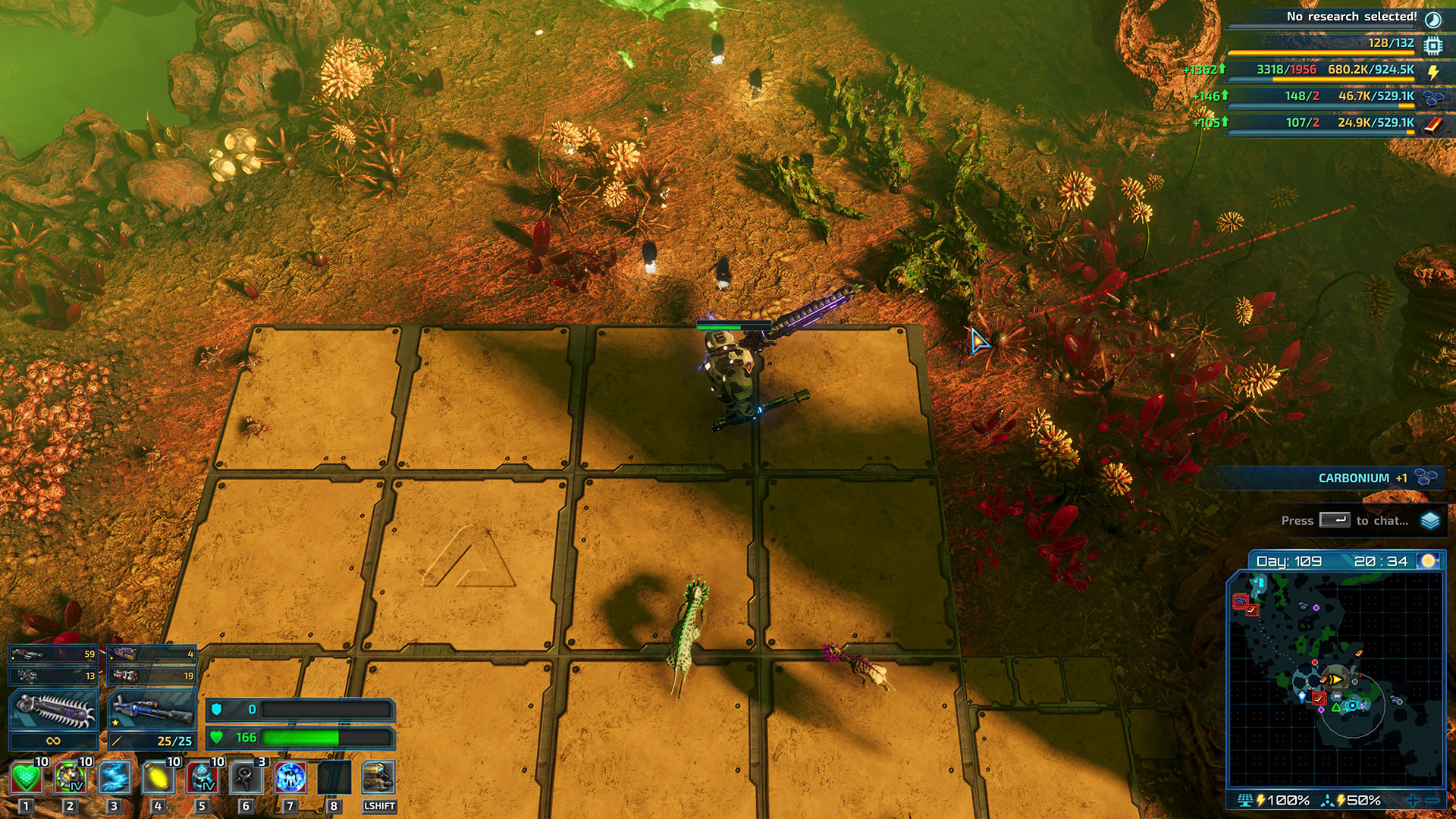Screen dimensions: 1456x819
Task: Use the green heart healing item
Action: [x=27, y=777]
